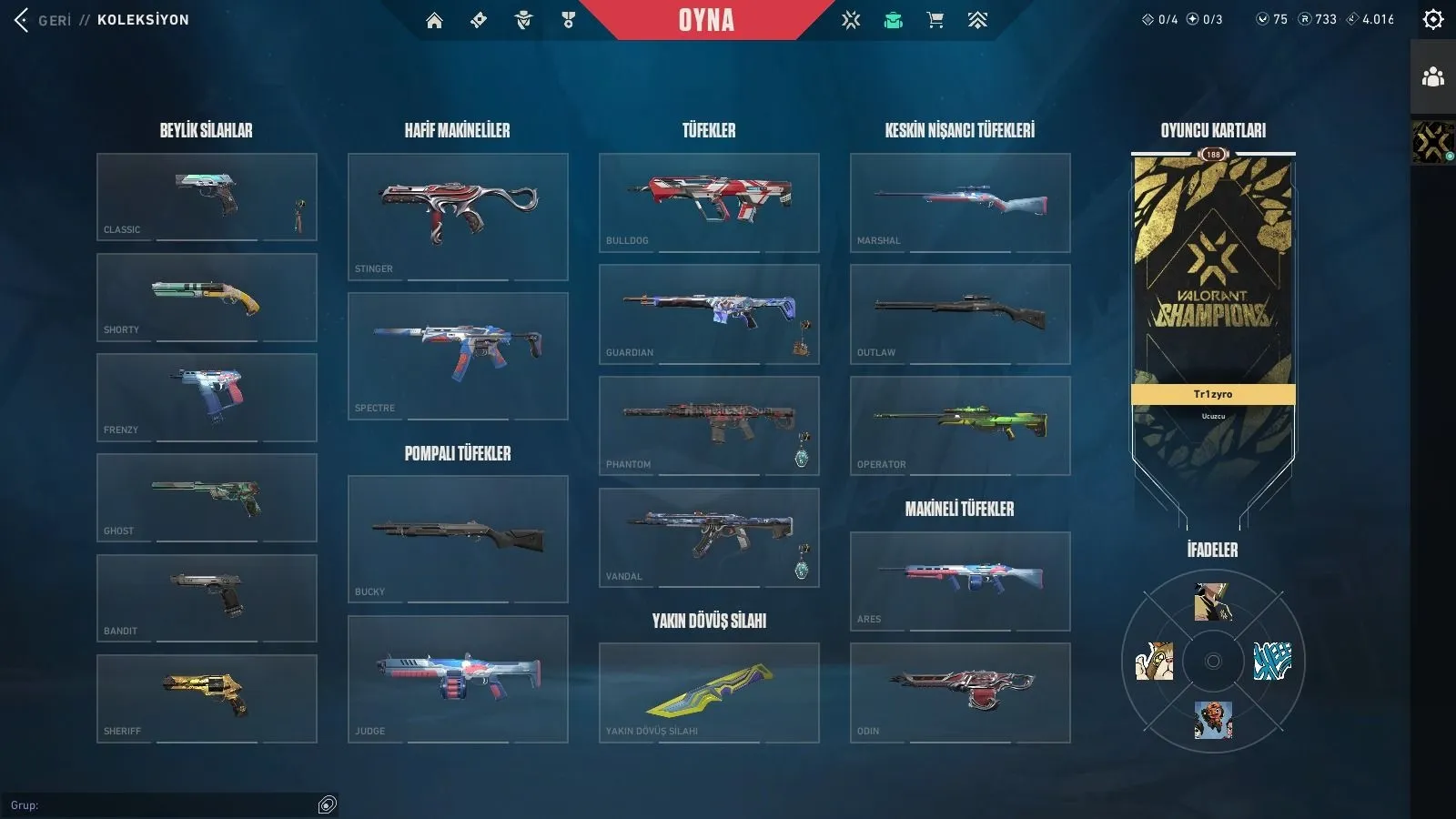Start a match with the OYNA button
Screen dimensions: 1456x819
pyautogui.click(x=706, y=20)
